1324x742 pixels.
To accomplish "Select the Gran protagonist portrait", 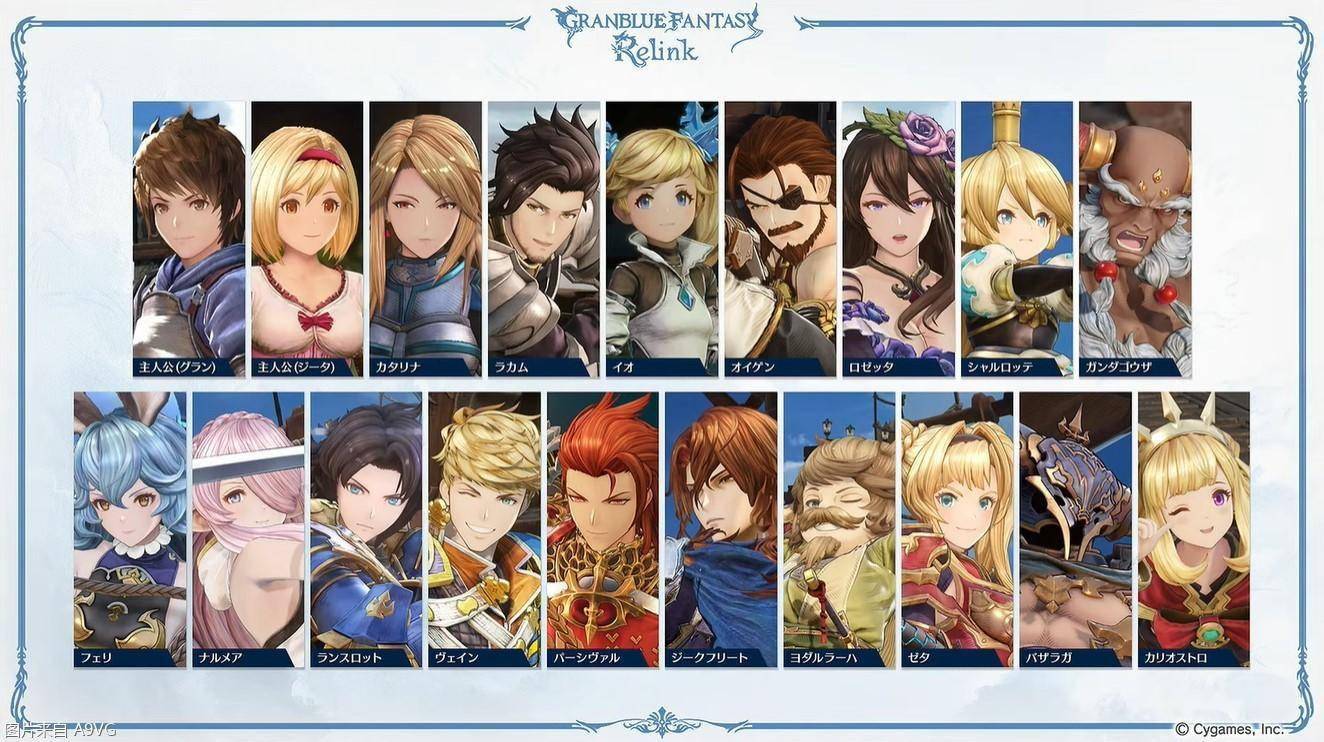I will [x=189, y=238].
